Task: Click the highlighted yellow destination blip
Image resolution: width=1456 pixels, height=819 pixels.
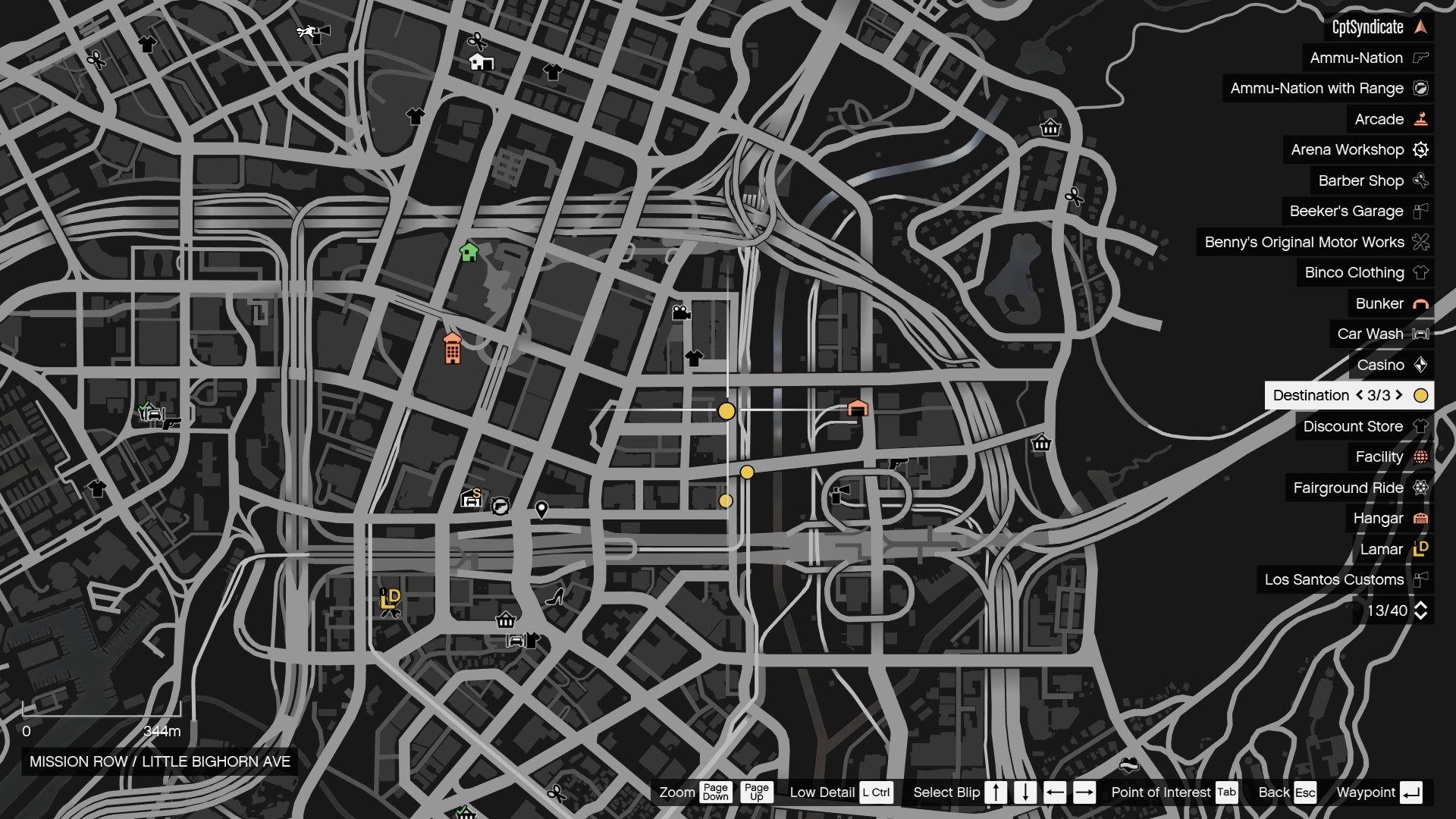Action: coord(726,411)
